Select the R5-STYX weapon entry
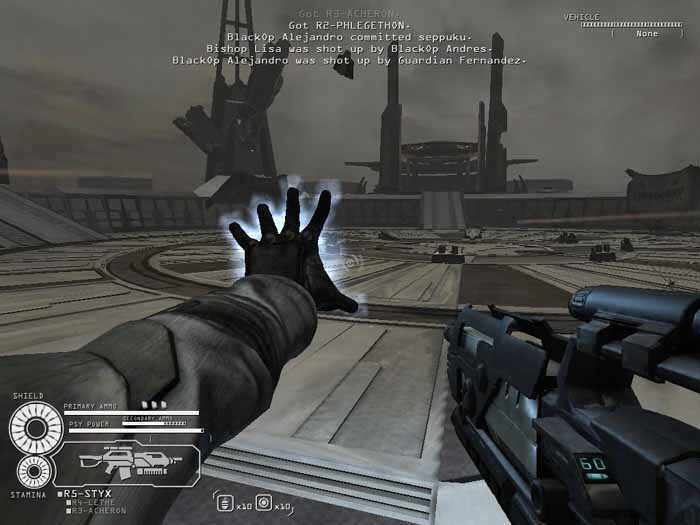This screenshot has height=525, width=700. [87, 494]
